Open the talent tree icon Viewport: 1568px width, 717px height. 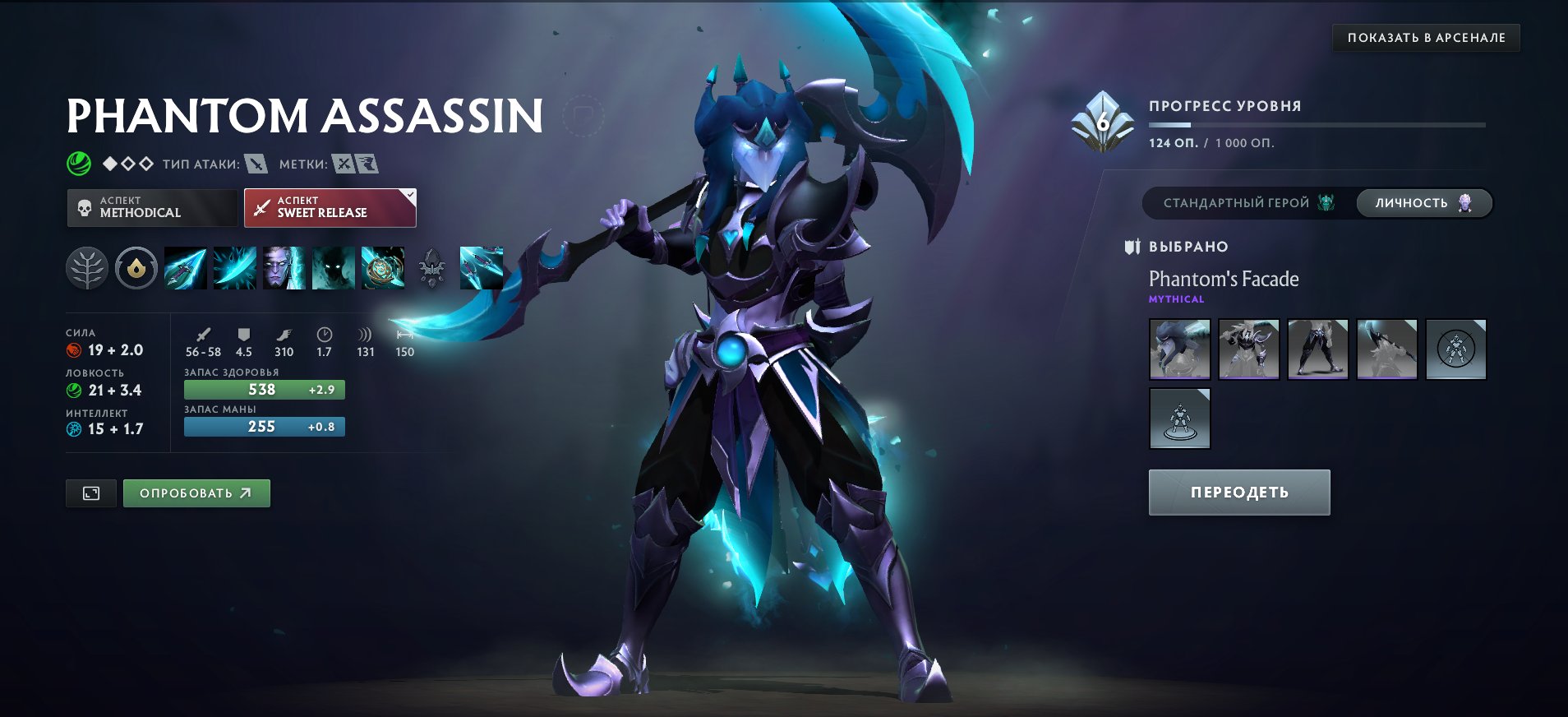tap(89, 267)
